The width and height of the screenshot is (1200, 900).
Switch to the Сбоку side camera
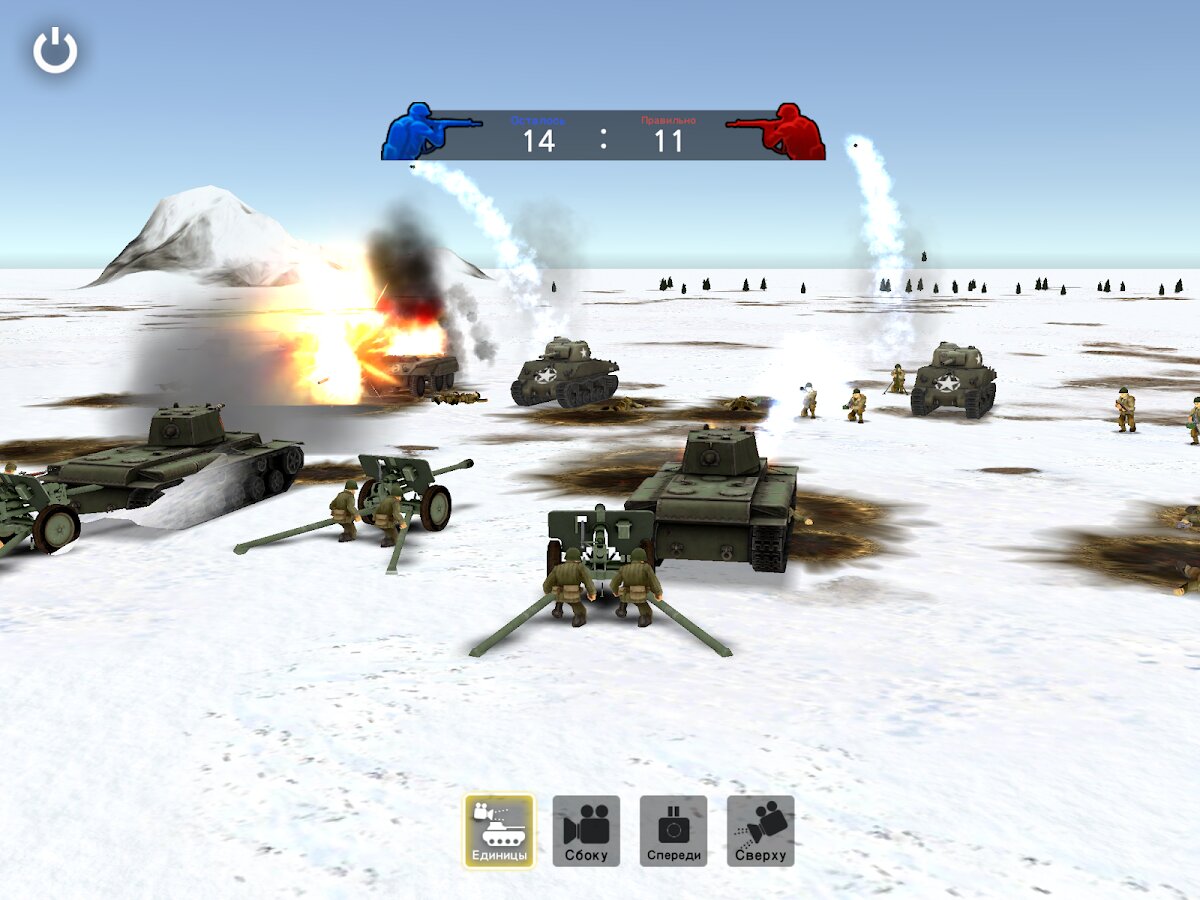click(x=586, y=830)
